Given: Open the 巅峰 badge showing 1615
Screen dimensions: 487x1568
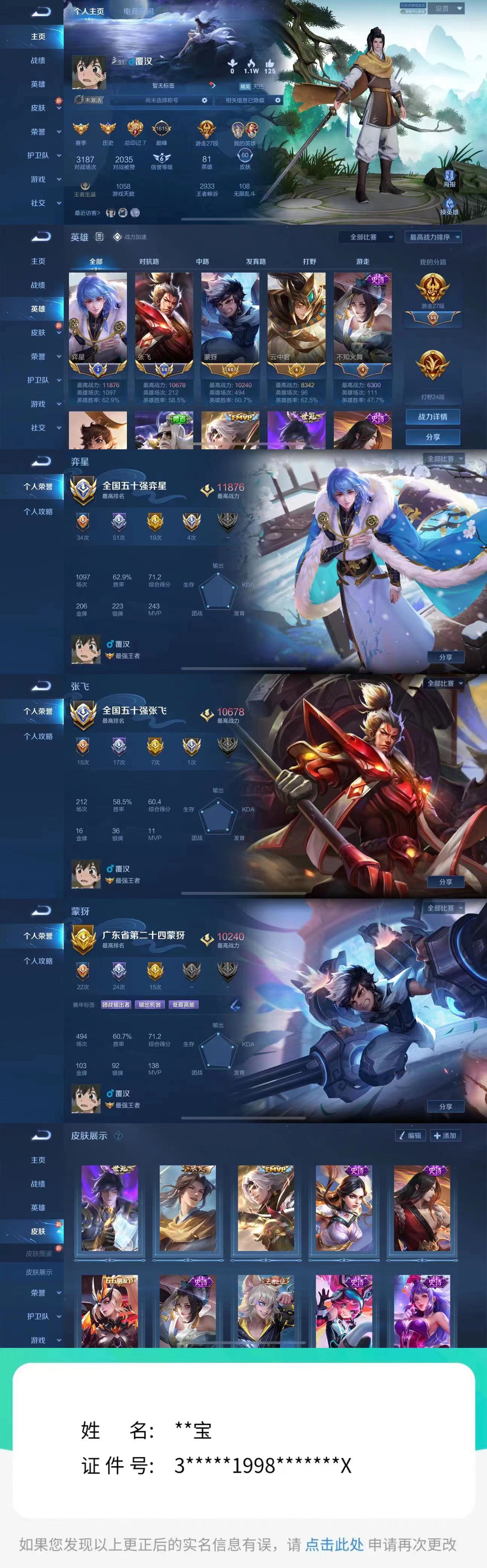Looking at the screenshot, I should click(x=160, y=129).
